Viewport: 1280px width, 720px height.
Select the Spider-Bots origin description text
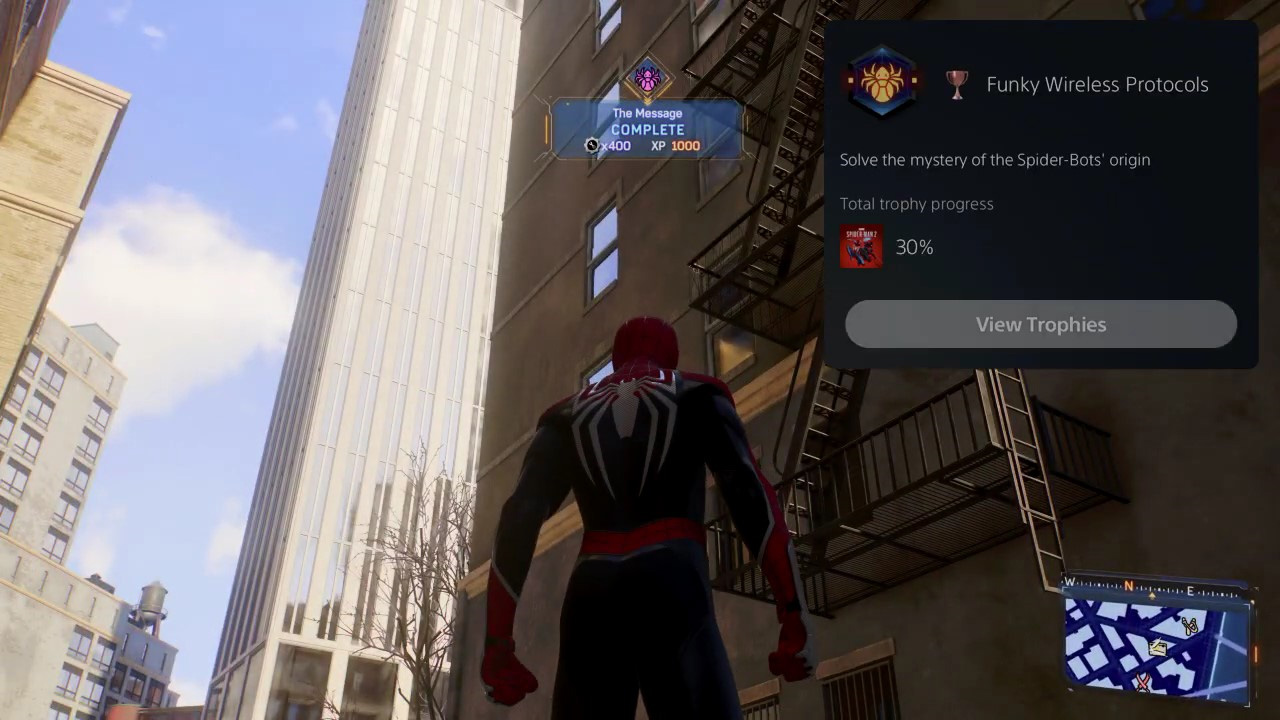(994, 160)
